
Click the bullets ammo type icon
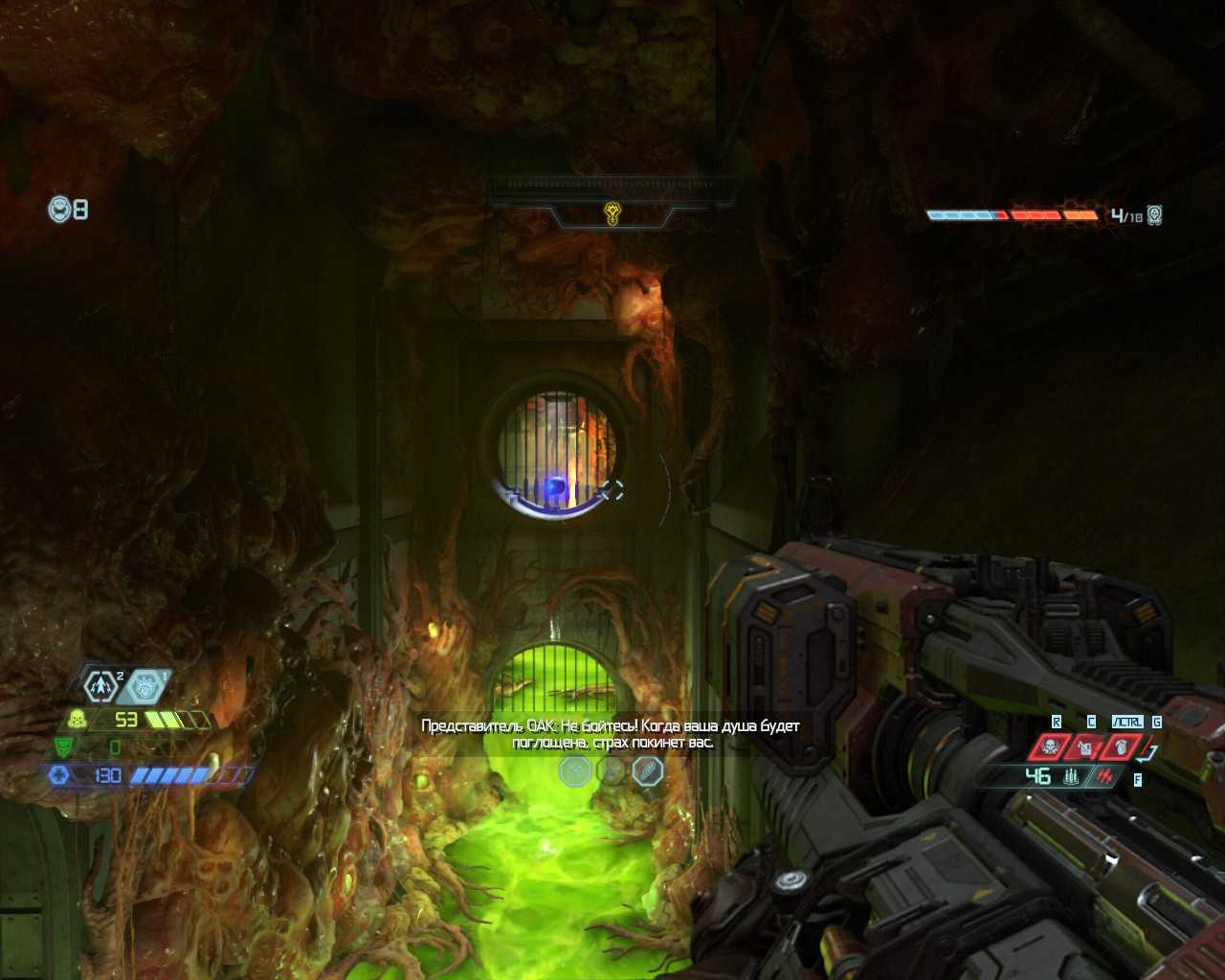(1072, 776)
